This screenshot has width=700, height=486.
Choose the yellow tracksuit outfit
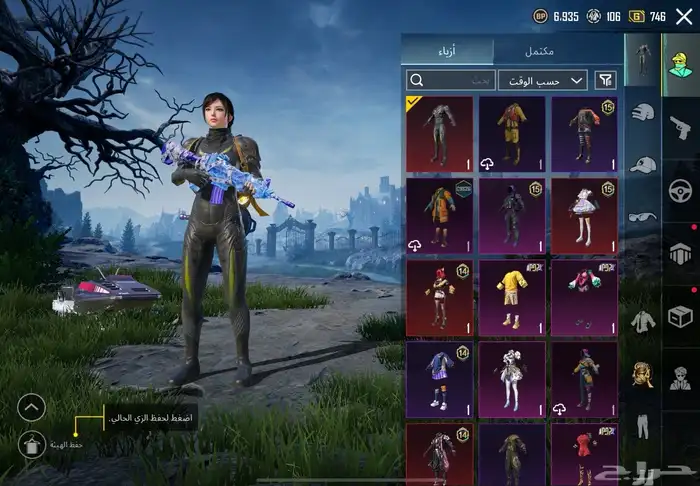coord(512,133)
